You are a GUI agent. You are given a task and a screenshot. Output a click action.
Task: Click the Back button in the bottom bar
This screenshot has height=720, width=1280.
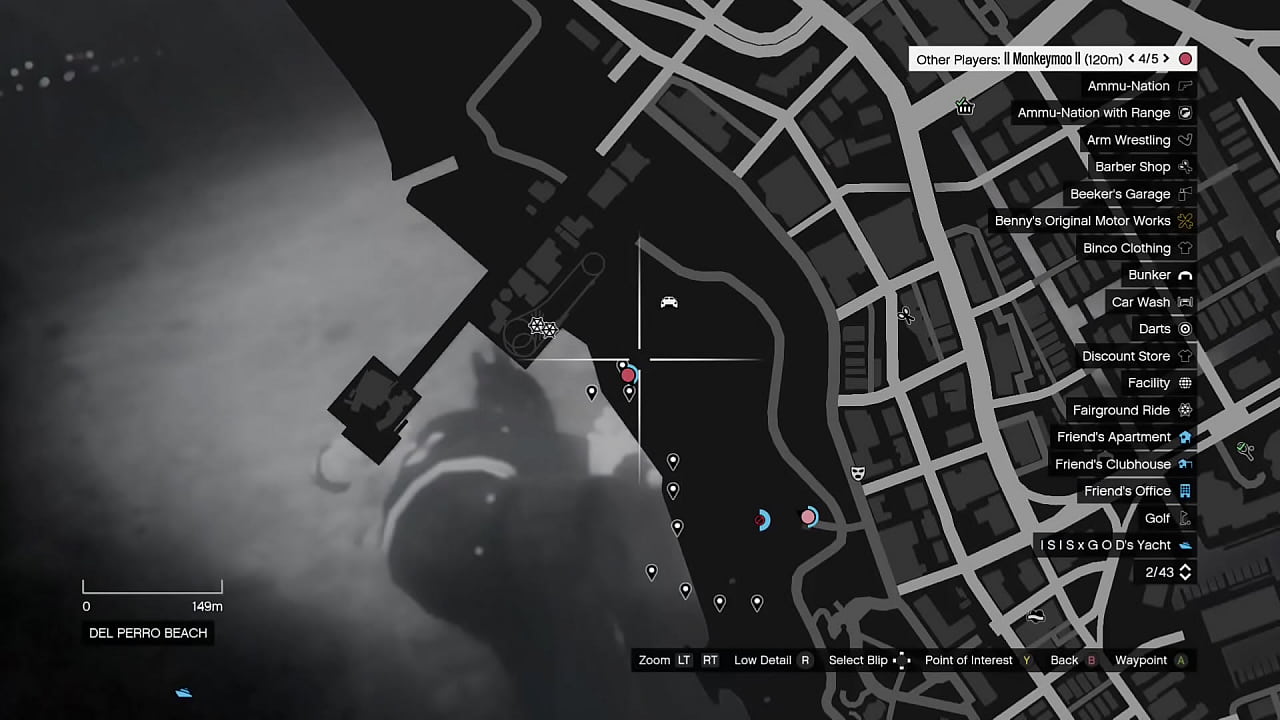click(1063, 660)
